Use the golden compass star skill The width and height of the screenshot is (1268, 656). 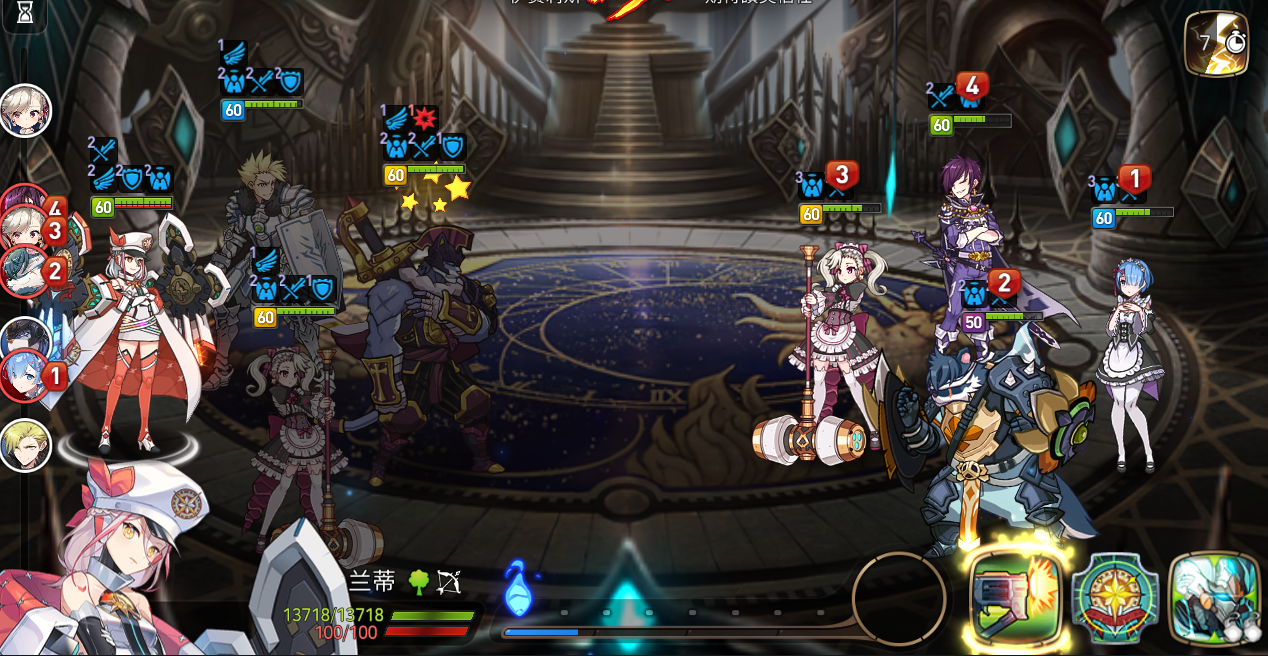pos(1115,599)
